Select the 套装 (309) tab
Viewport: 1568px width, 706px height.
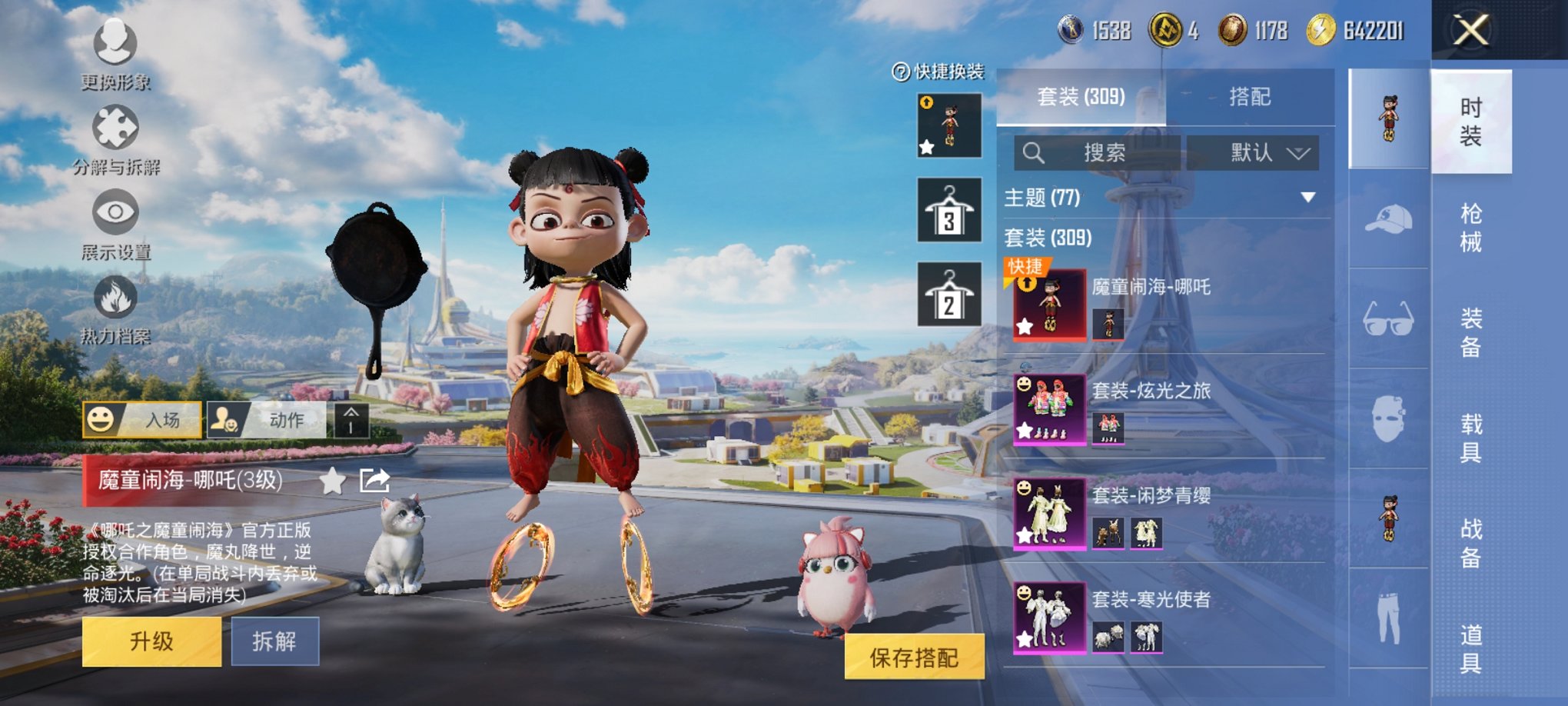tap(1081, 97)
